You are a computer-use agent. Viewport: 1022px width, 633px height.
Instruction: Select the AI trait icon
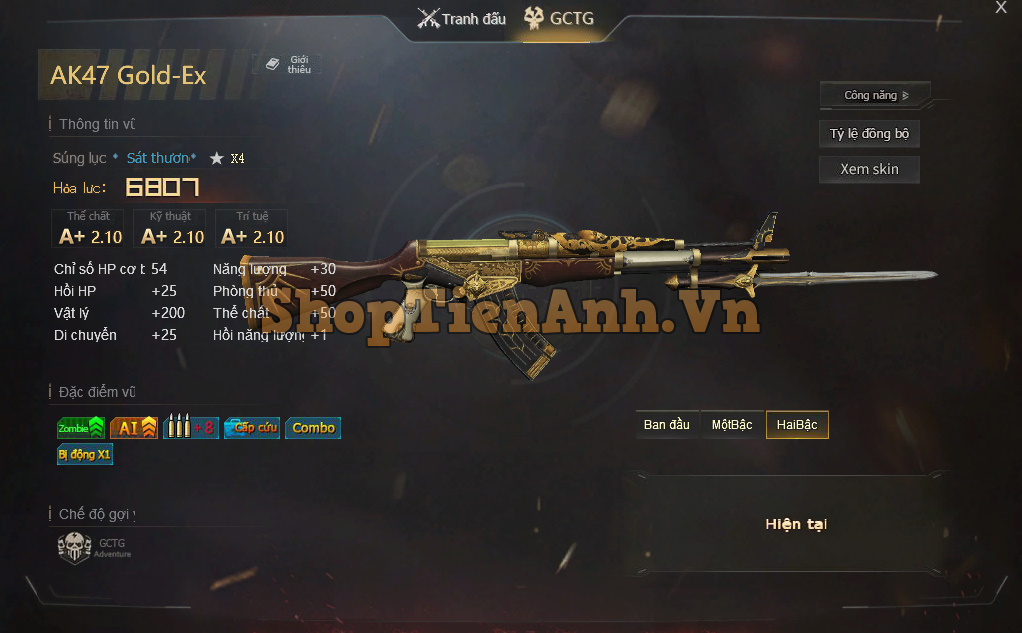coord(134,428)
